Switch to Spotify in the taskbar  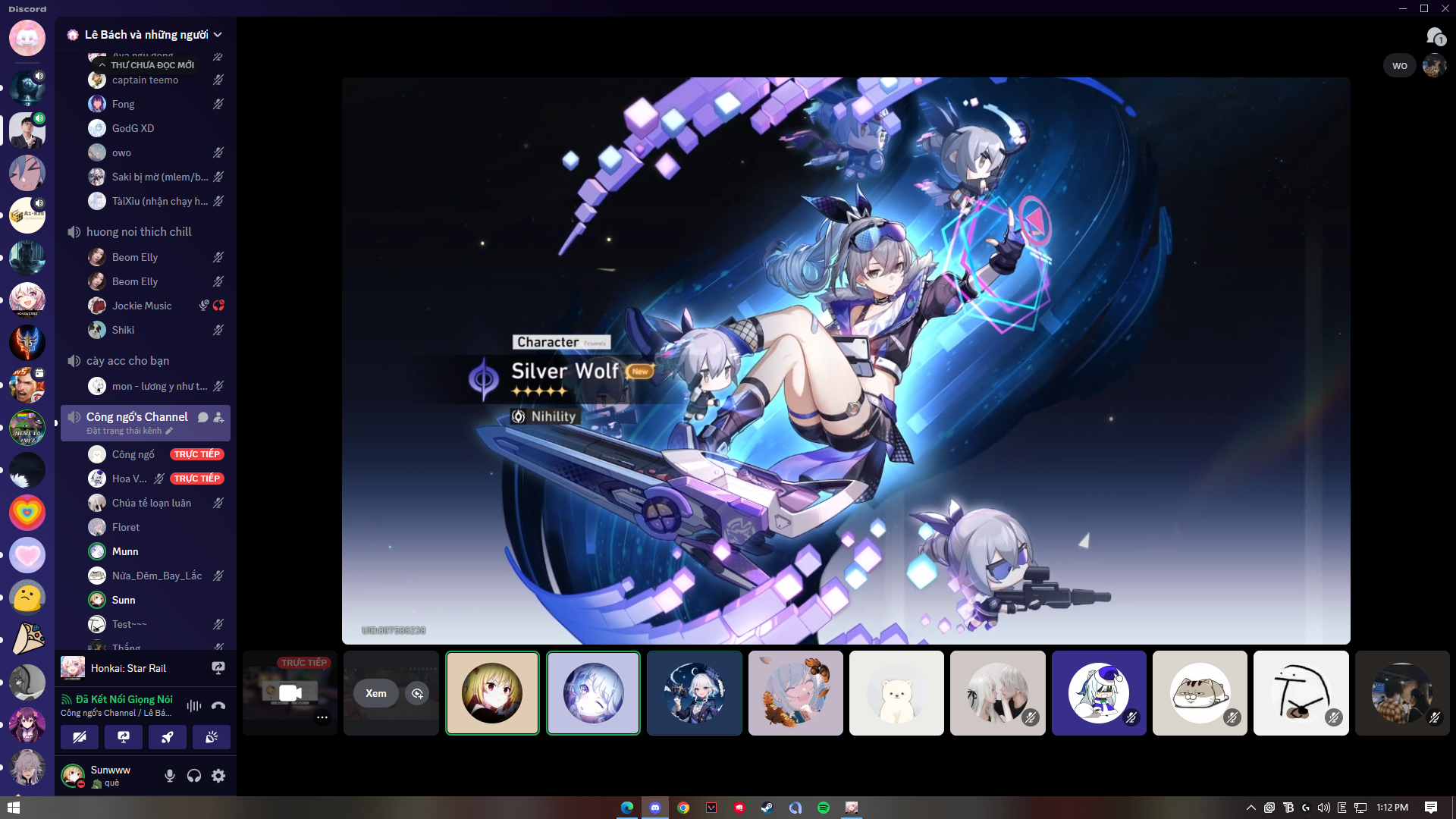click(824, 808)
